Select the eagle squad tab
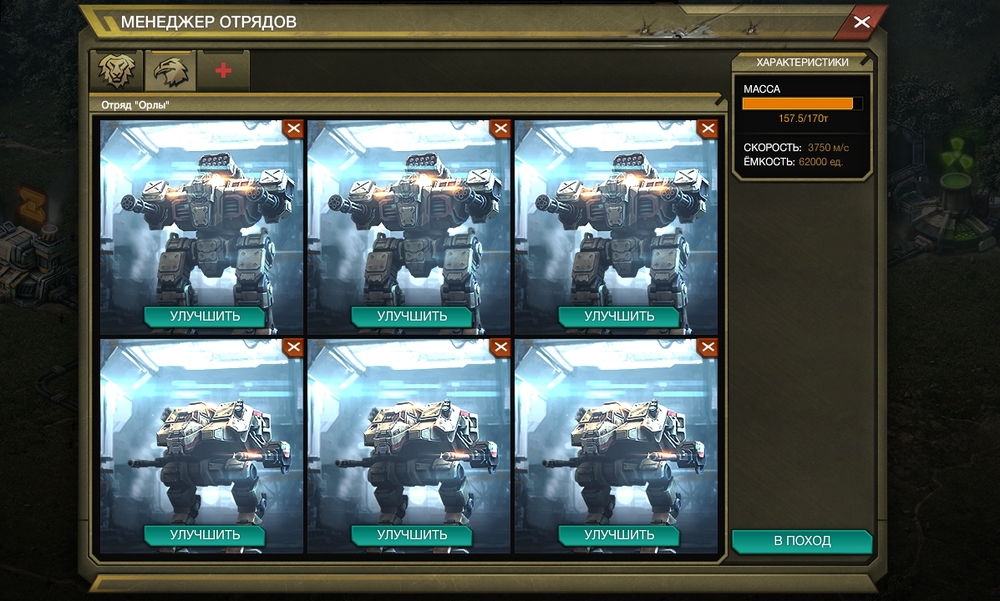 tap(170, 72)
